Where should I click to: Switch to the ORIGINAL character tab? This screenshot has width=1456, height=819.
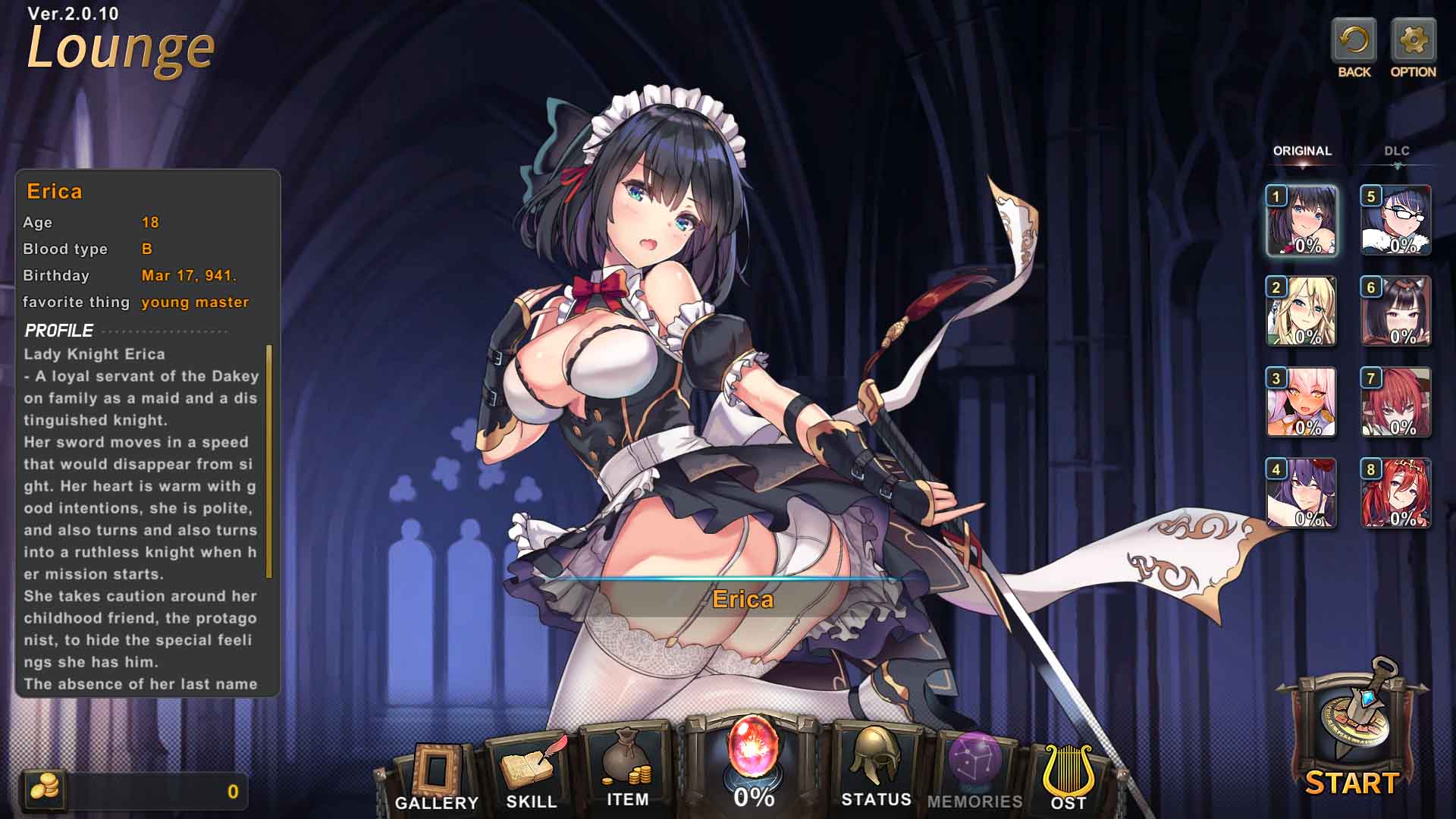point(1302,151)
